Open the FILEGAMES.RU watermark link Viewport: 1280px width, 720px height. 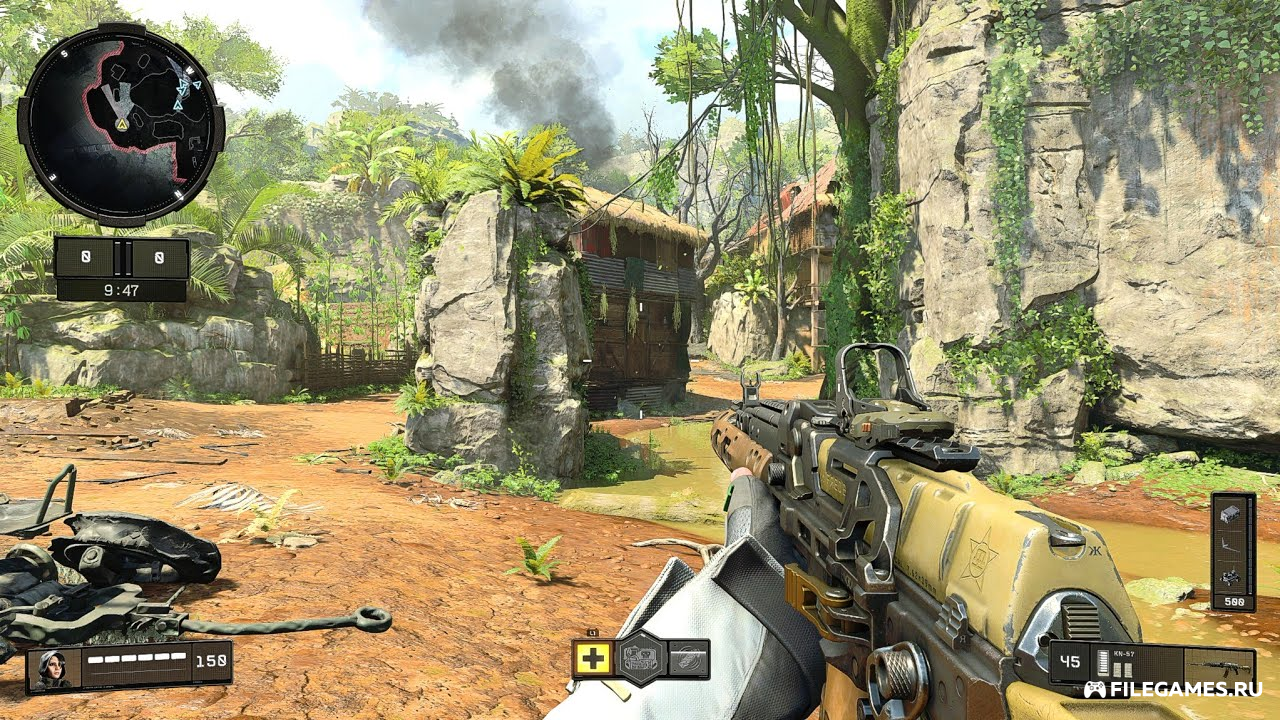click(1174, 689)
